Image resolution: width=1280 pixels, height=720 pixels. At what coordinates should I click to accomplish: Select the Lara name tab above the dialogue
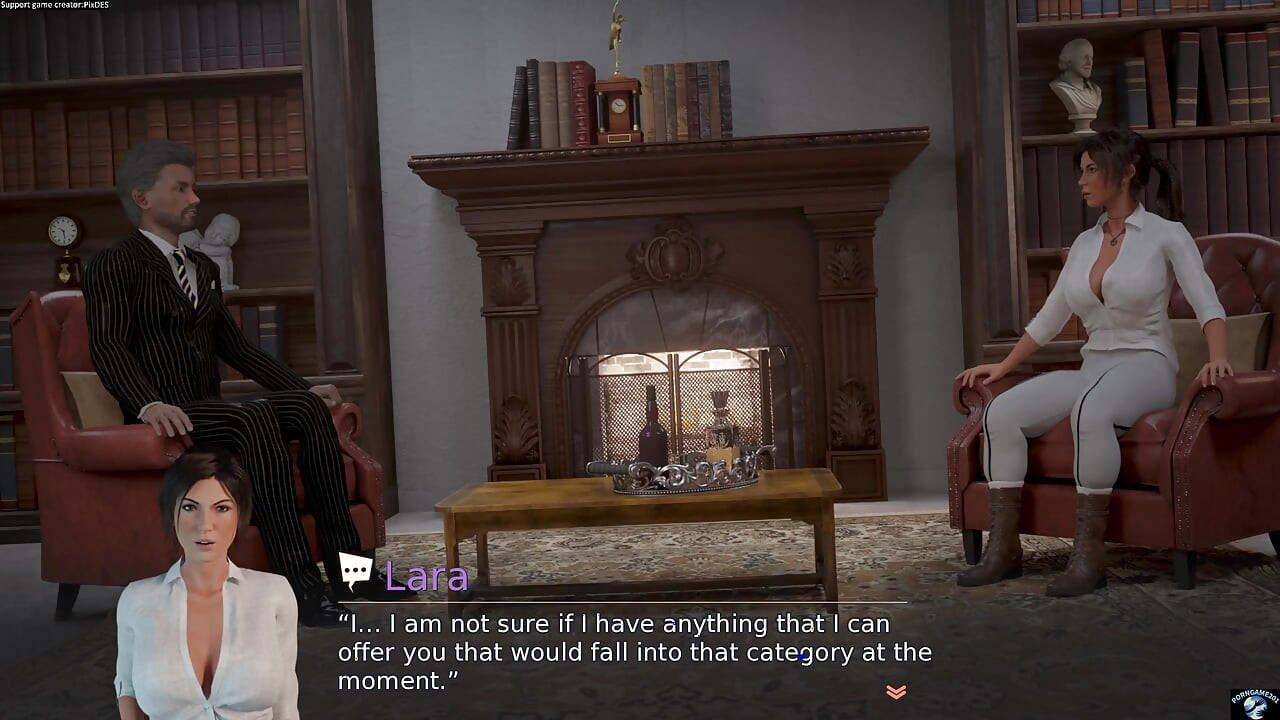pos(426,576)
